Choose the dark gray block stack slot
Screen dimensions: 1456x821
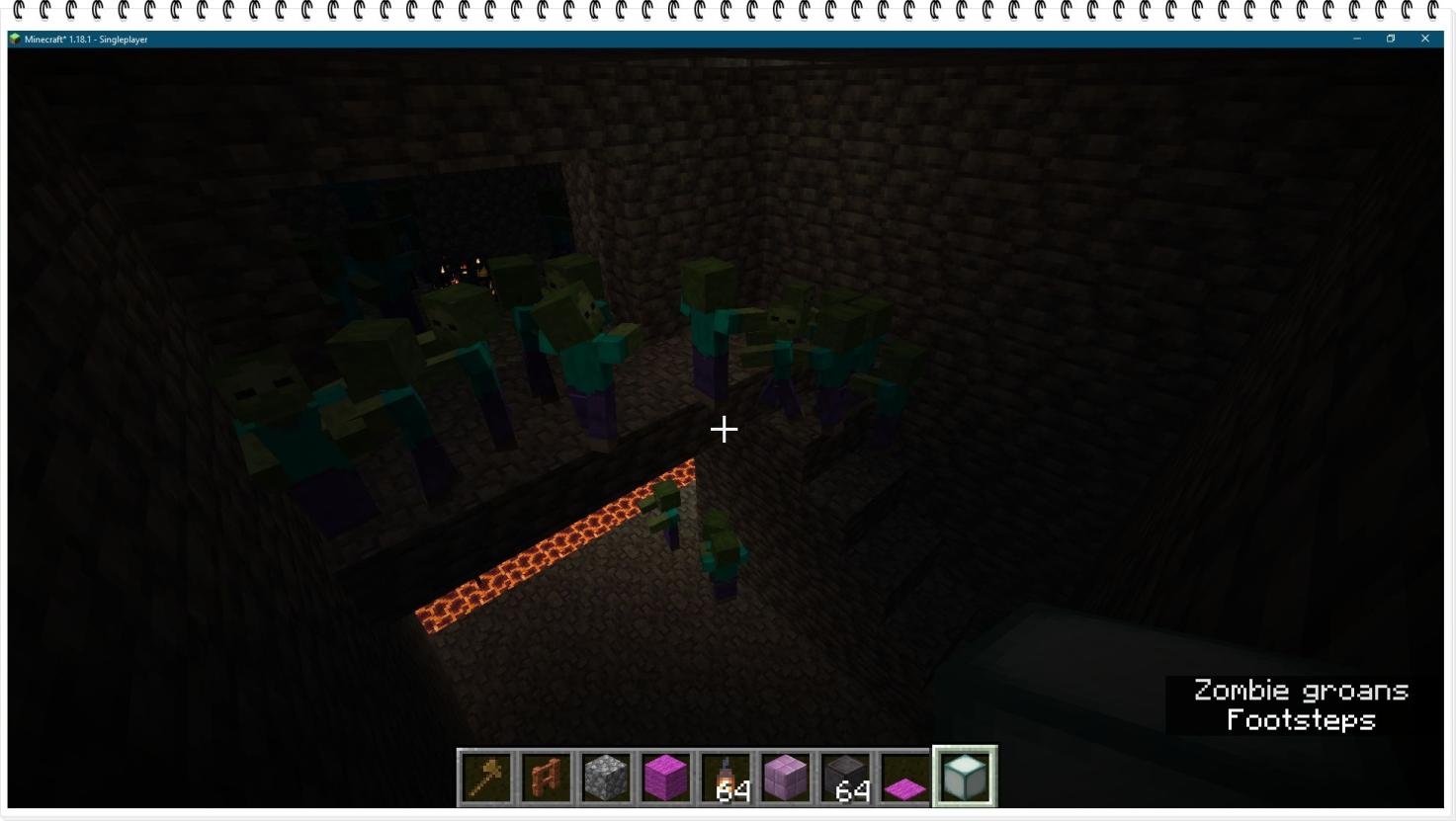(846, 777)
